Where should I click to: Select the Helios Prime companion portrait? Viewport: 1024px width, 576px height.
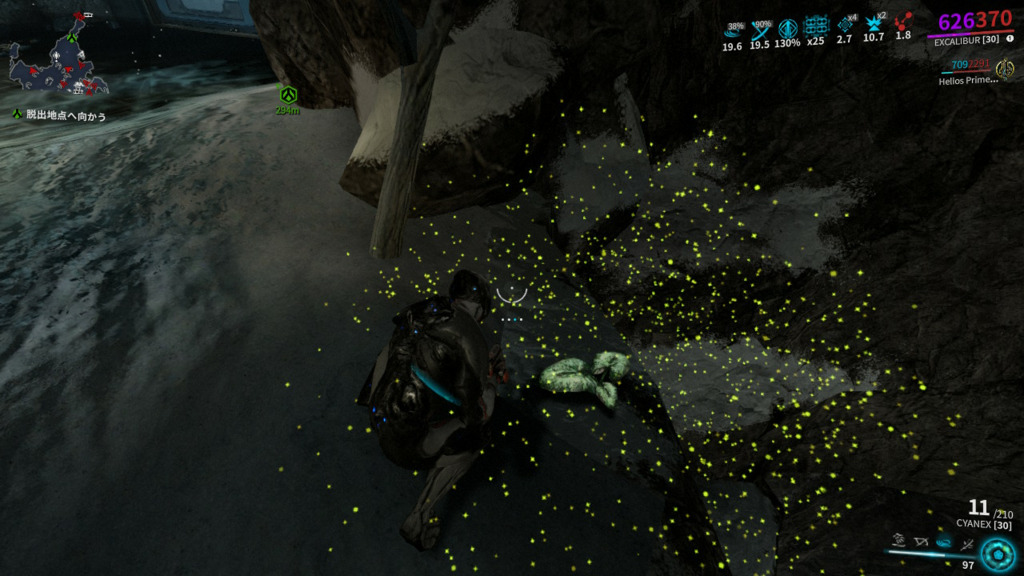point(1005,69)
